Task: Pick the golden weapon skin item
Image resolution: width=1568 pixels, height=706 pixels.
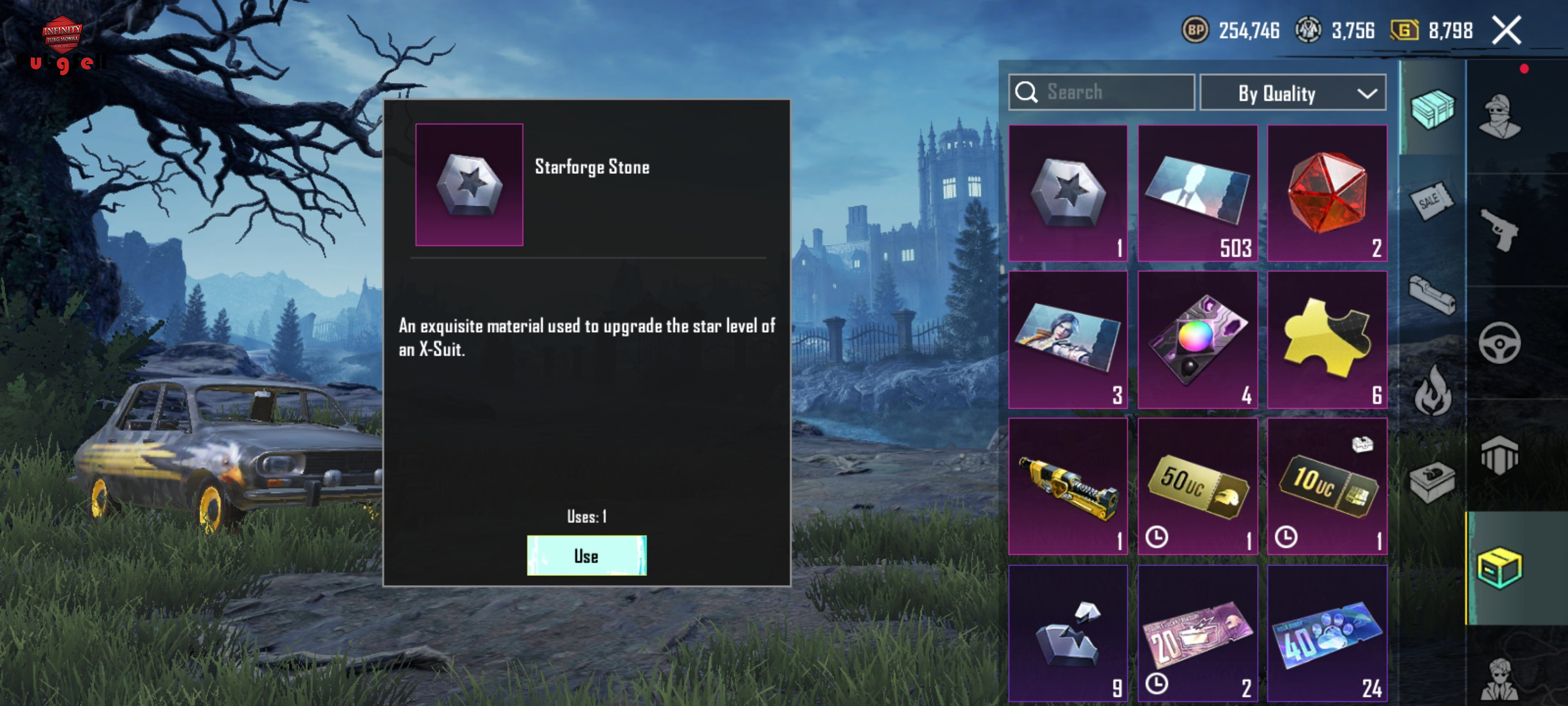Action: [1068, 486]
